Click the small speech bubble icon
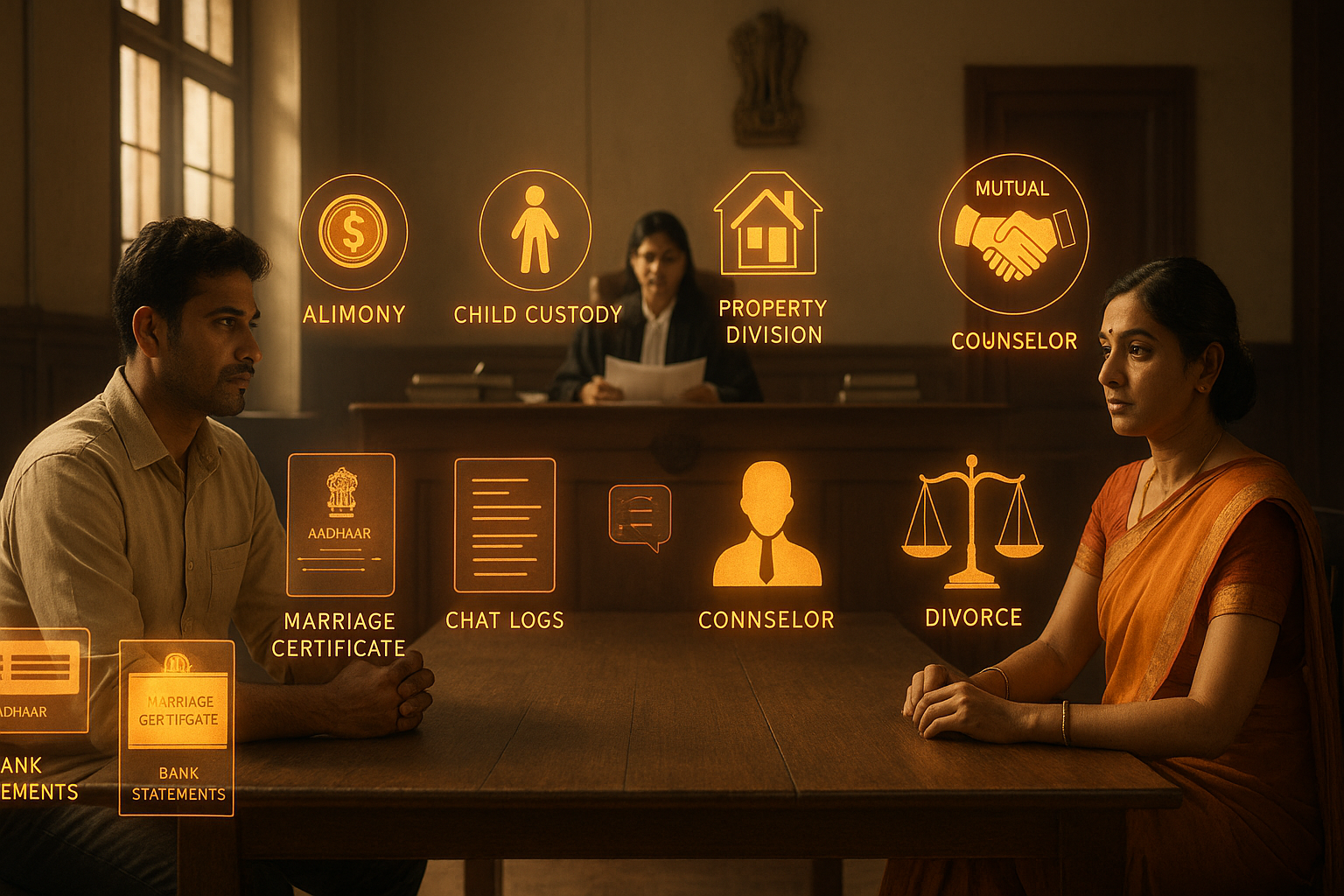The image size is (1344, 896). [x=640, y=517]
